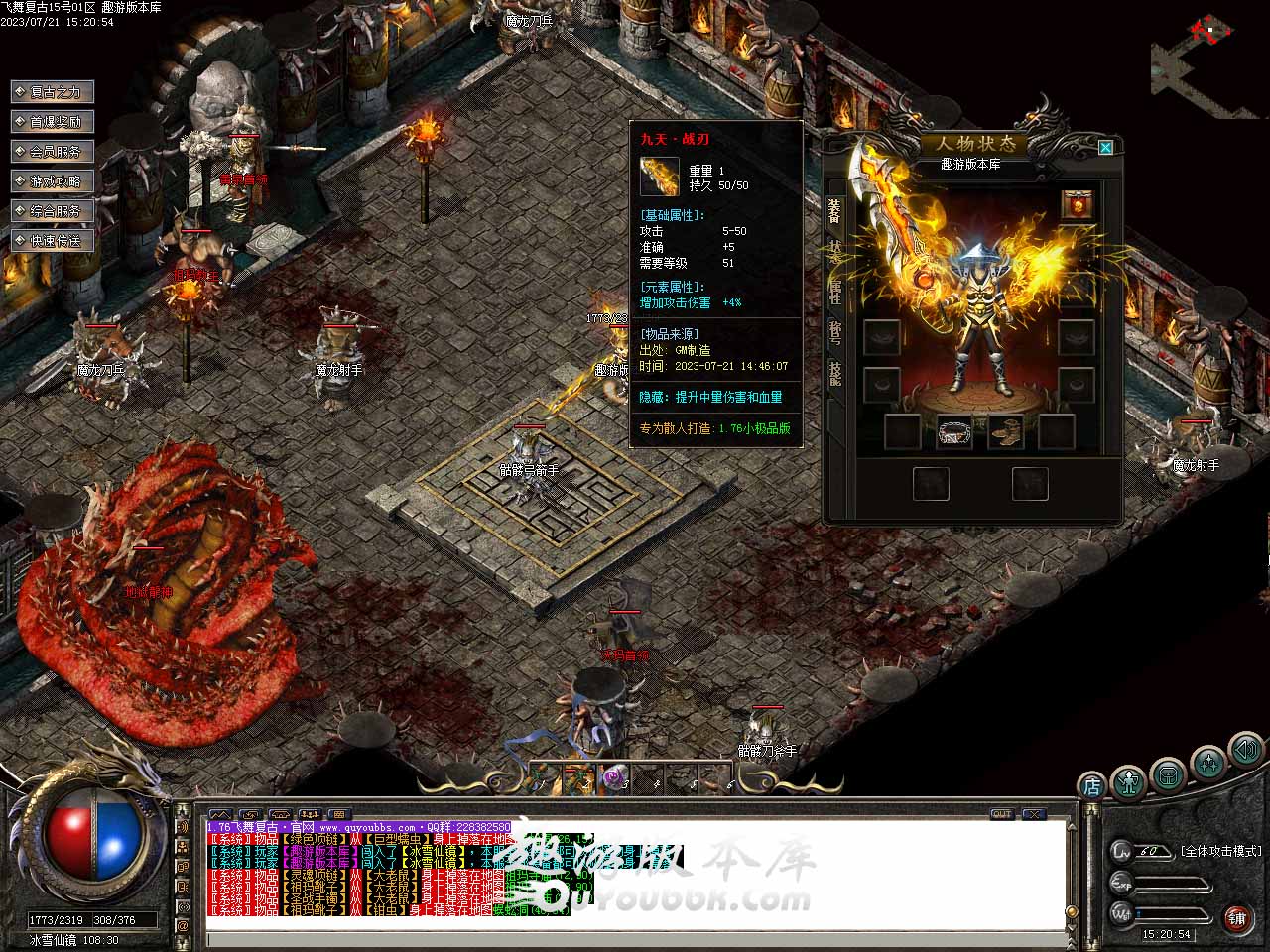Open the bag inventory icon button

point(1168,773)
